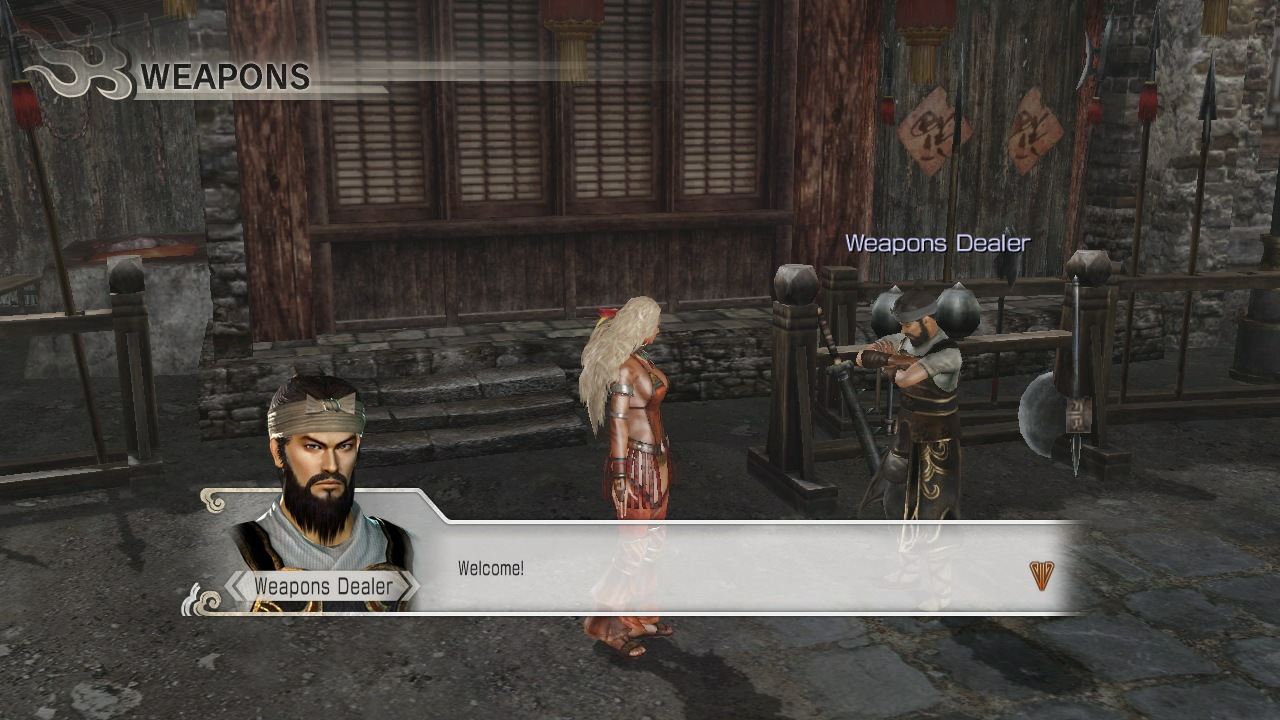Click the Welcome! dialogue text

point(492,565)
